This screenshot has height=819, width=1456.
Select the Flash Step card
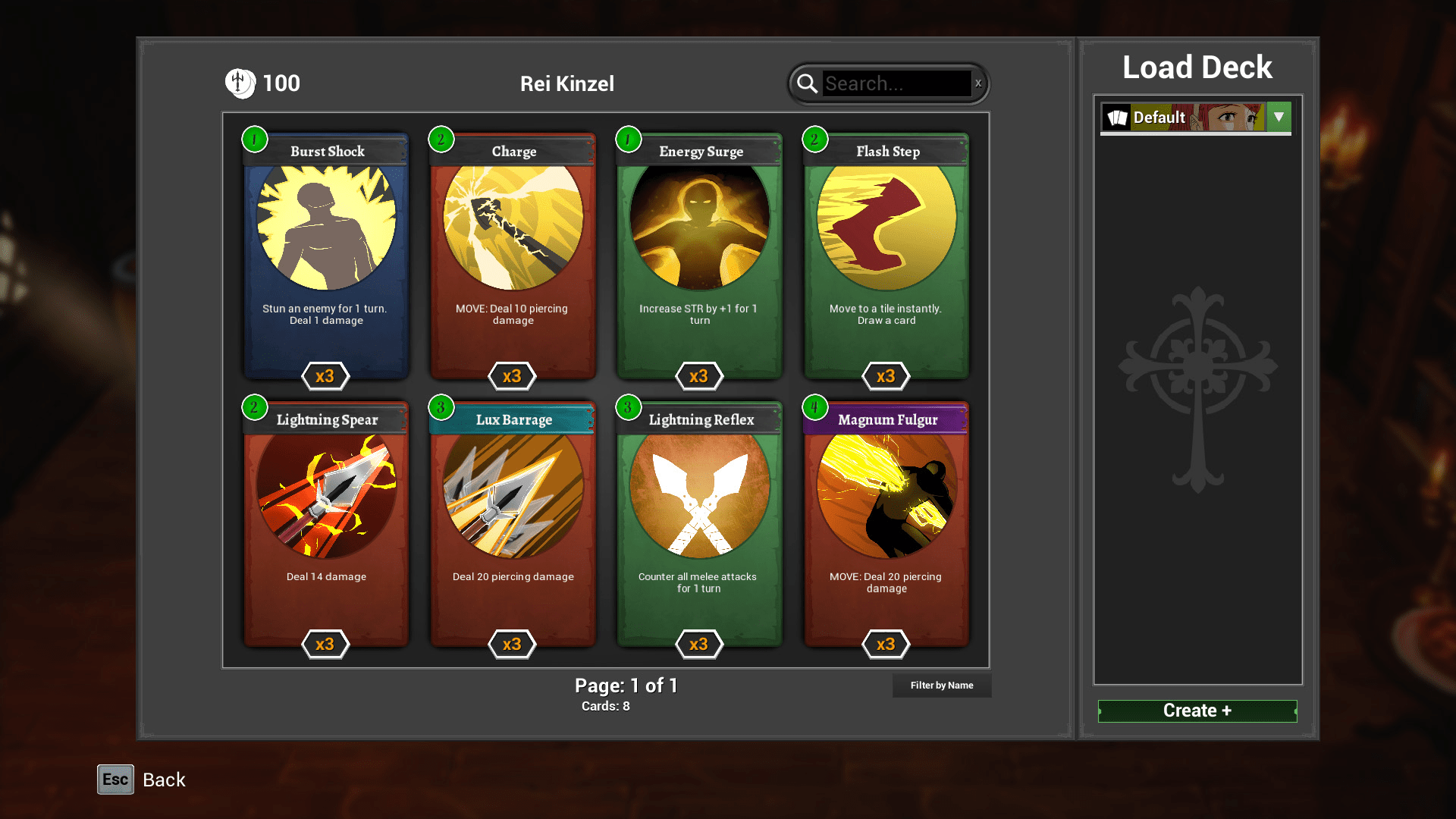(886, 256)
